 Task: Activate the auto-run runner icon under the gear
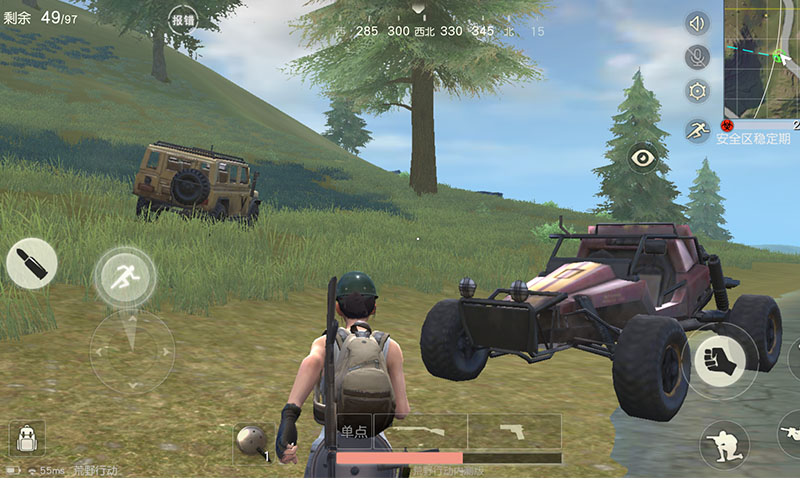point(697,129)
